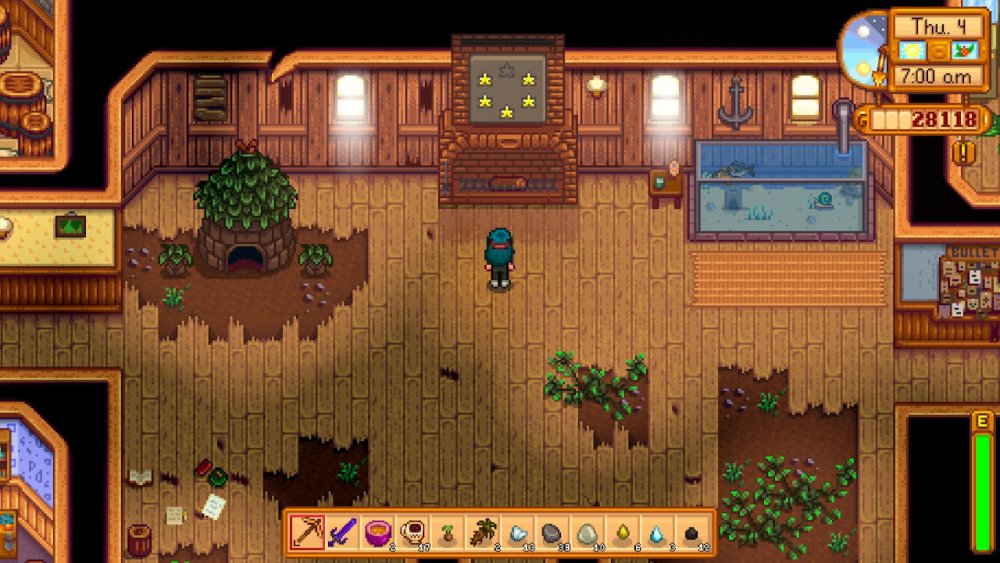Choose the blue water droplet item
Viewport: 1000px width, 563px height.
657,532
